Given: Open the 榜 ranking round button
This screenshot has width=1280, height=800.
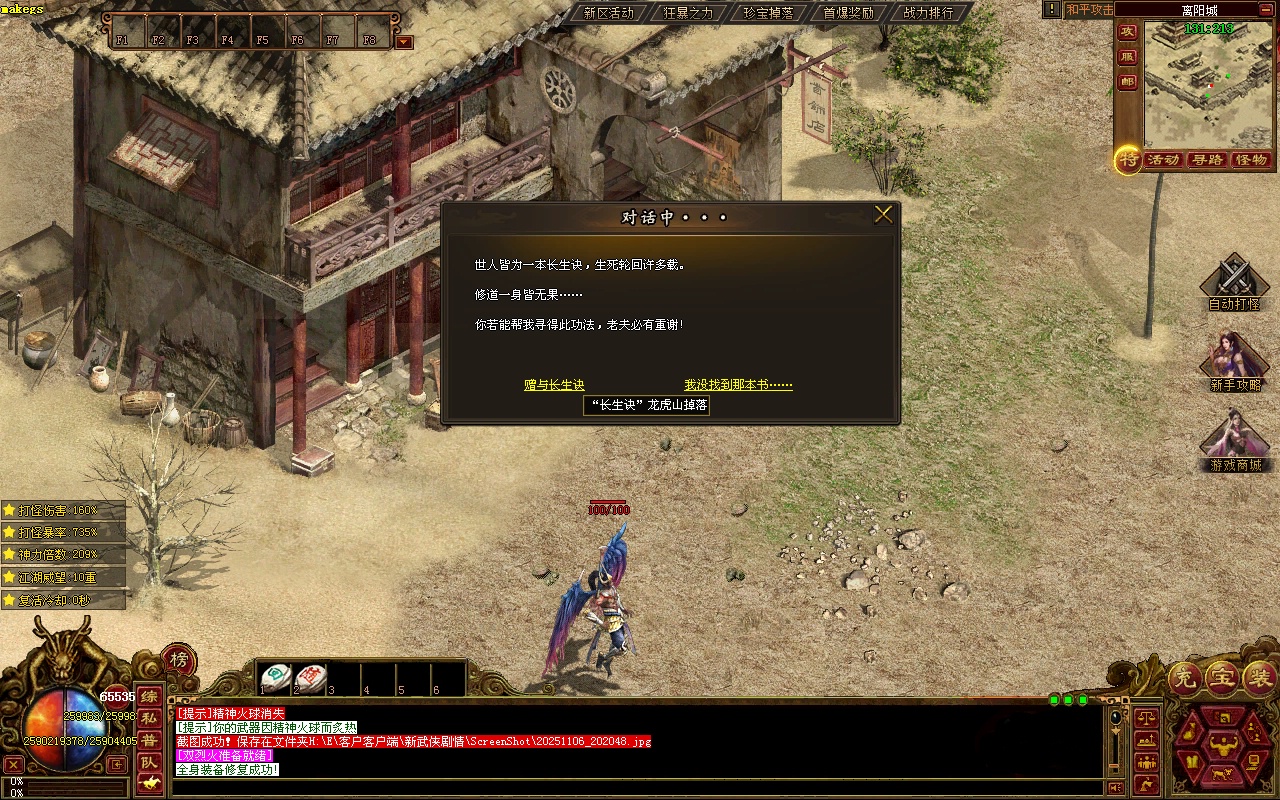Looking at the screenshot, I should pyautogui.click(x=178, y=660).
